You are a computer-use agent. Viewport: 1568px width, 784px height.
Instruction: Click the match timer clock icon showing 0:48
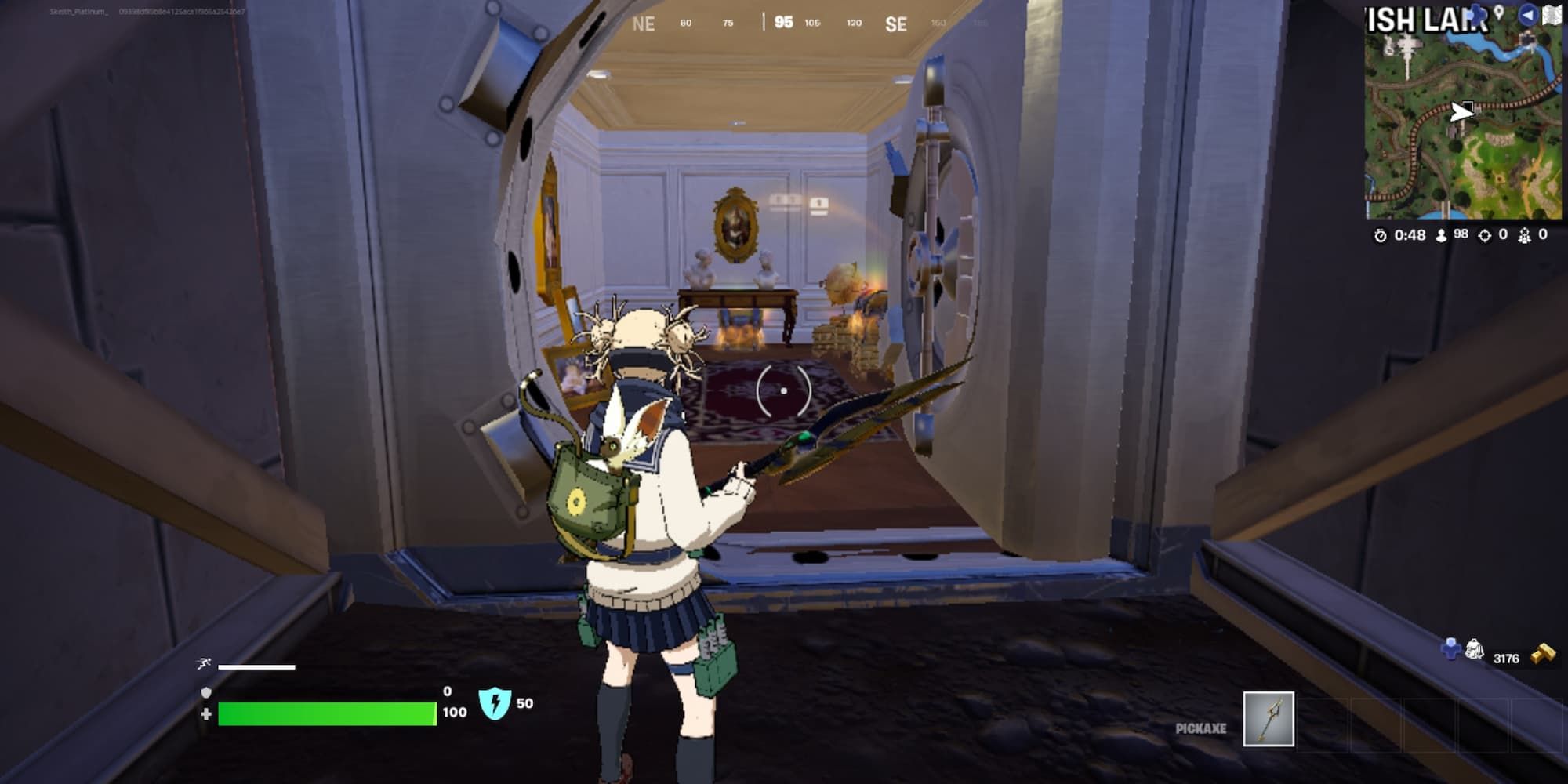[1381, 235]
